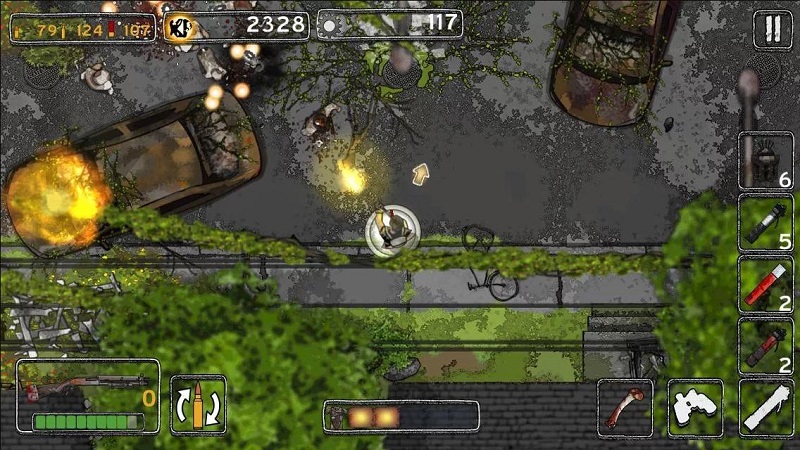Switch to the white pistols weapon
Screen dimensions: 800x450
click(x=696, y=407)
